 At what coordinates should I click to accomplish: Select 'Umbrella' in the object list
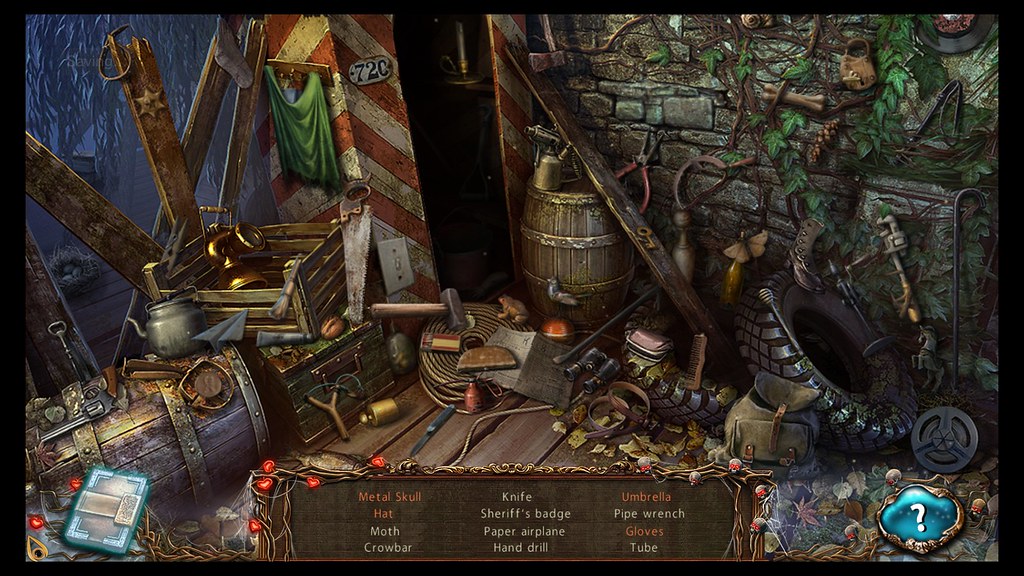click(646, 497)
